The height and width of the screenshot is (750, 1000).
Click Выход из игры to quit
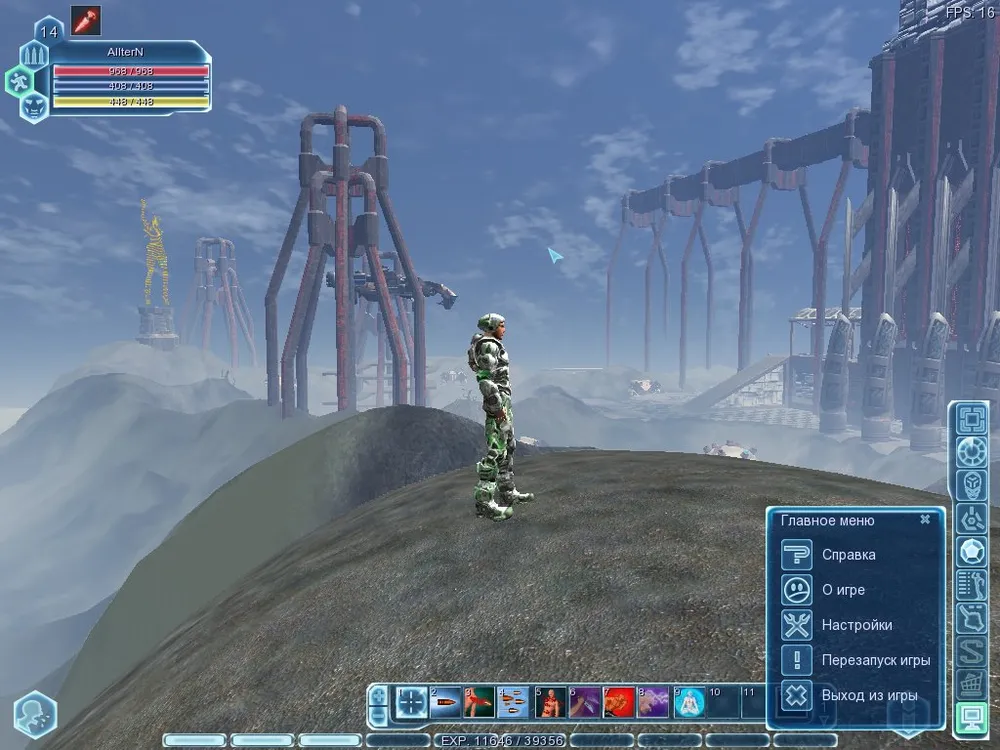[869, 695]
